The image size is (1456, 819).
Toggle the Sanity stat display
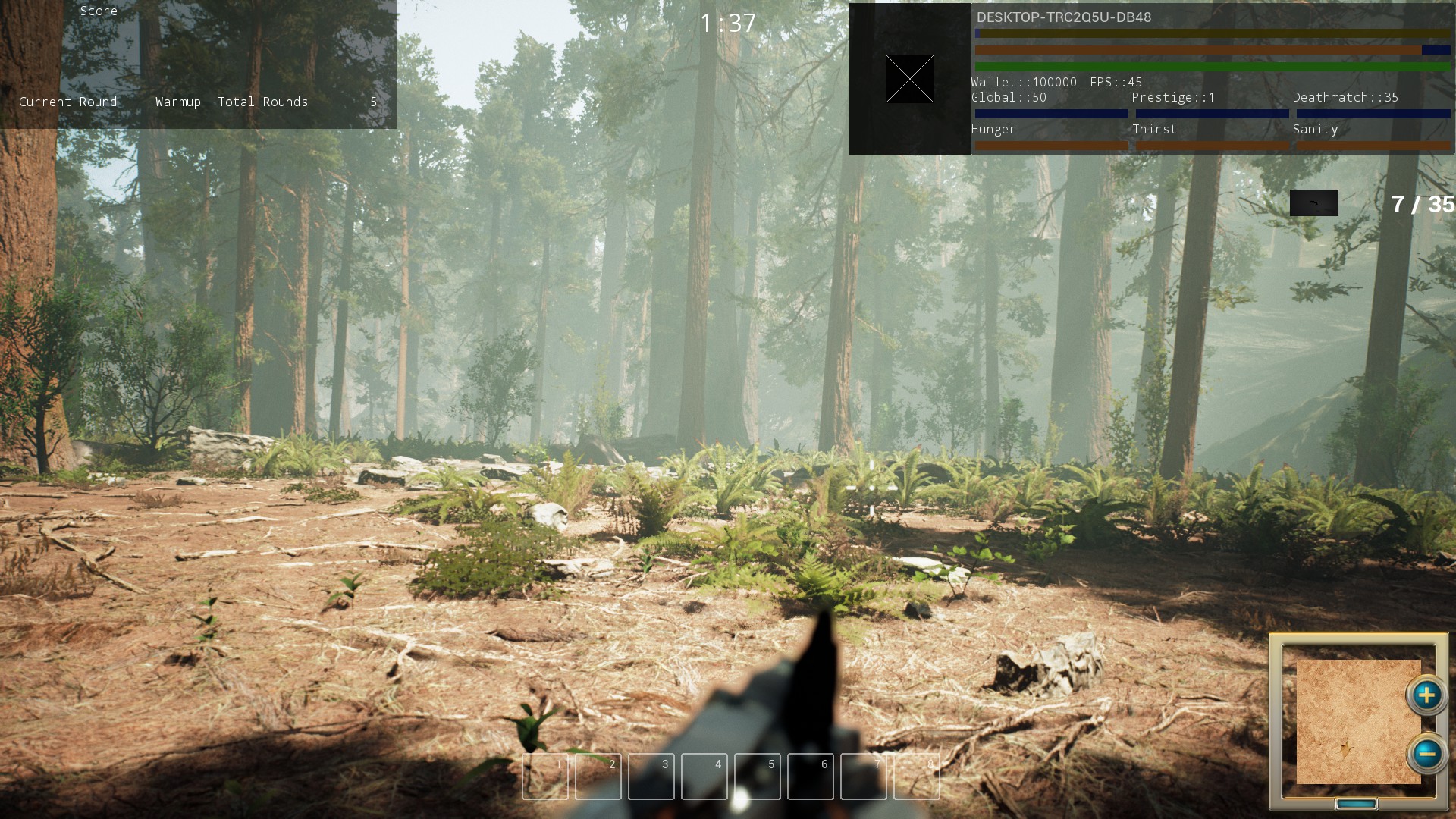click(x=1315, y=130)
